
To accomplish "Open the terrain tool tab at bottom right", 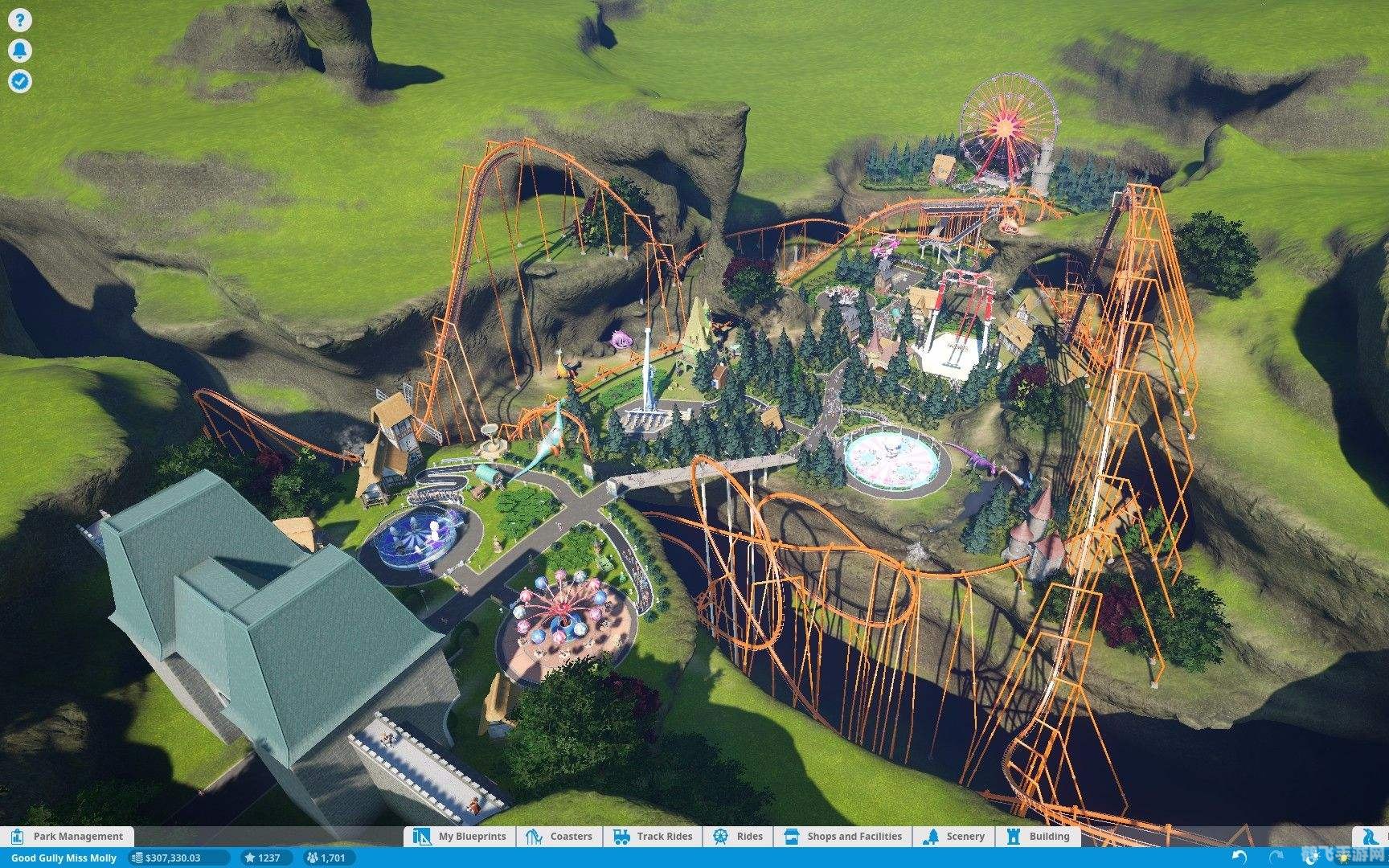I will click(x=1370, y=837).
